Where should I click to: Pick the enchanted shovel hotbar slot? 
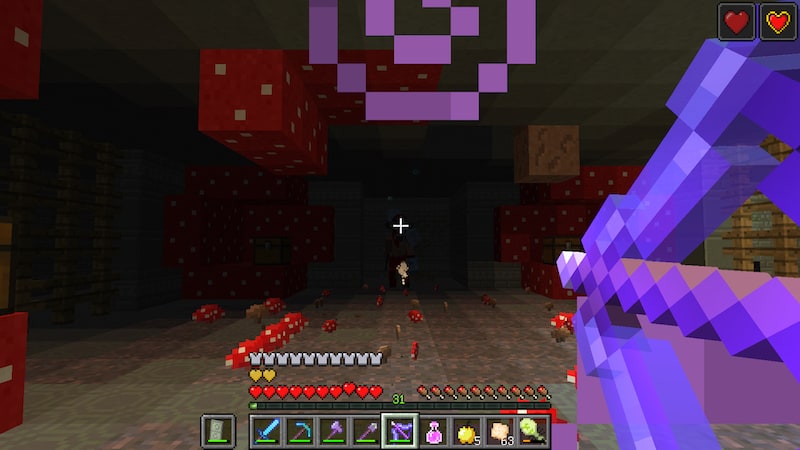coord(366,431)
